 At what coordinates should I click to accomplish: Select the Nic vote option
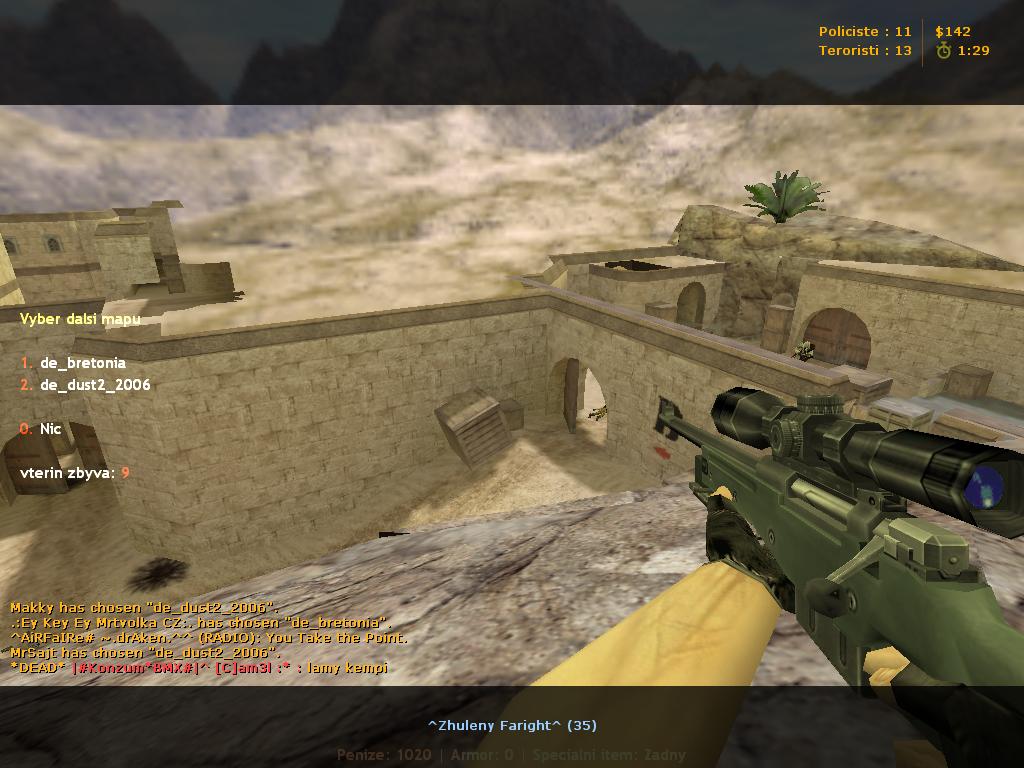click(50, 429)
